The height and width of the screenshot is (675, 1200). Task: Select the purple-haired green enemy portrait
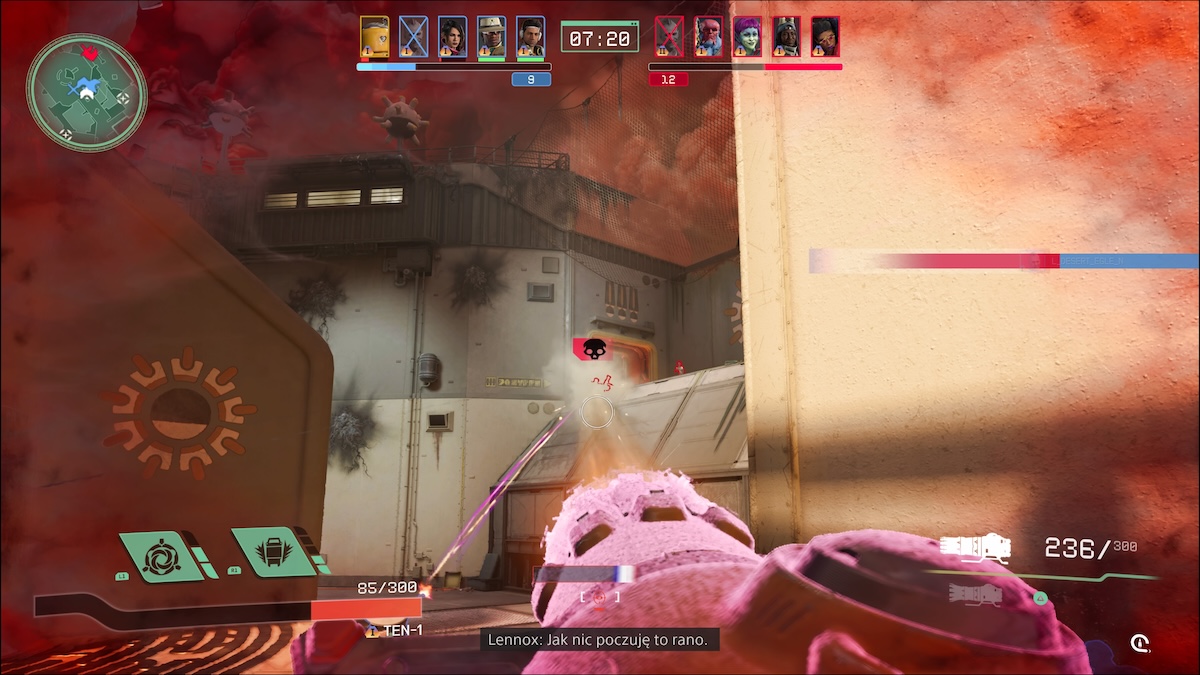747,37
